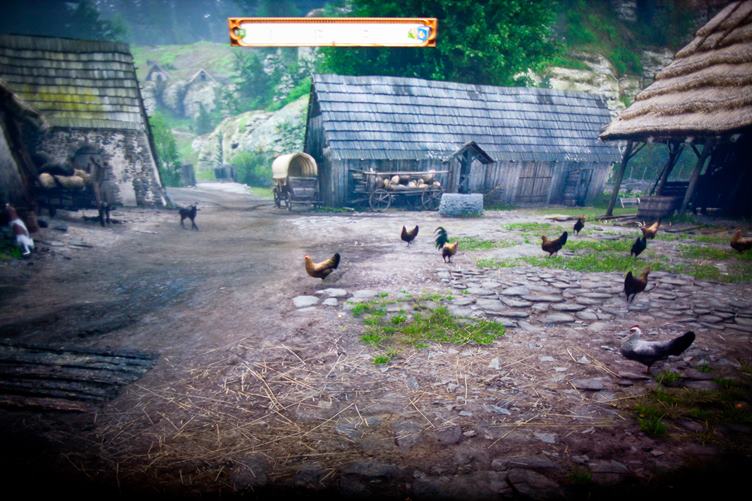Click the compass bar at the top
Image resolution: width=752 pixels, height=501 pixels.
point(332,32)
